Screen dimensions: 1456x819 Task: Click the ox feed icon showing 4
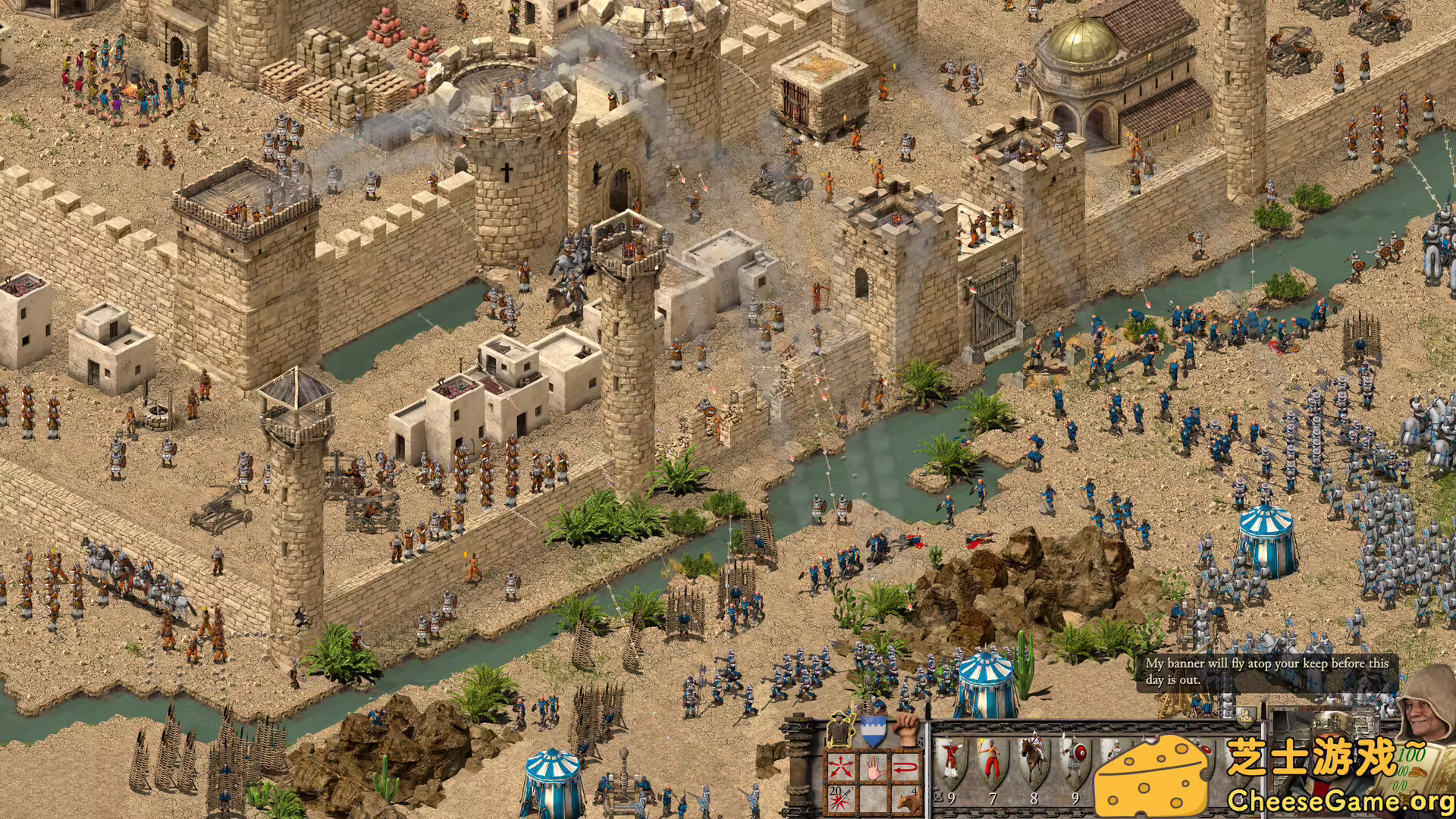pos(909,798)
